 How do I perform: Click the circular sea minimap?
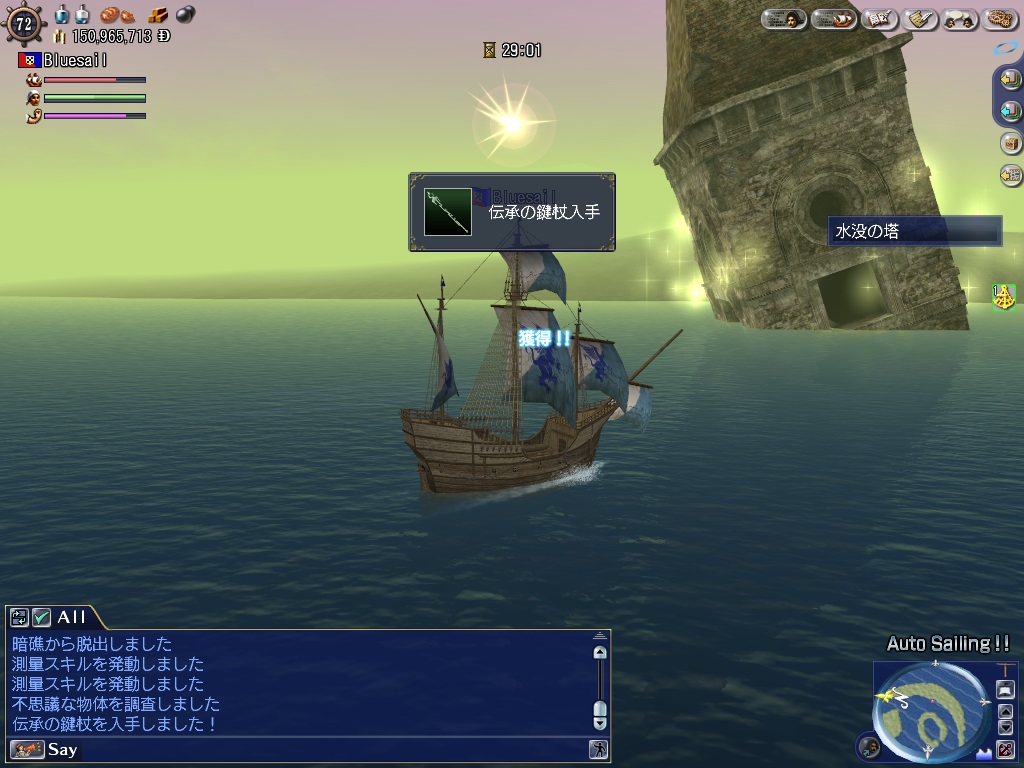coord(930,714)
